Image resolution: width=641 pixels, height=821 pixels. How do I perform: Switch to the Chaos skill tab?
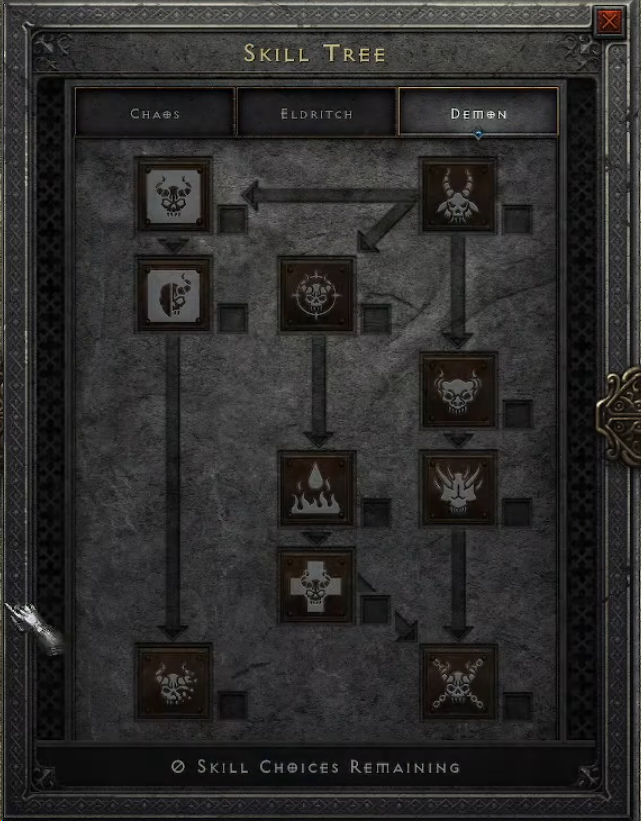pos(155,113)
